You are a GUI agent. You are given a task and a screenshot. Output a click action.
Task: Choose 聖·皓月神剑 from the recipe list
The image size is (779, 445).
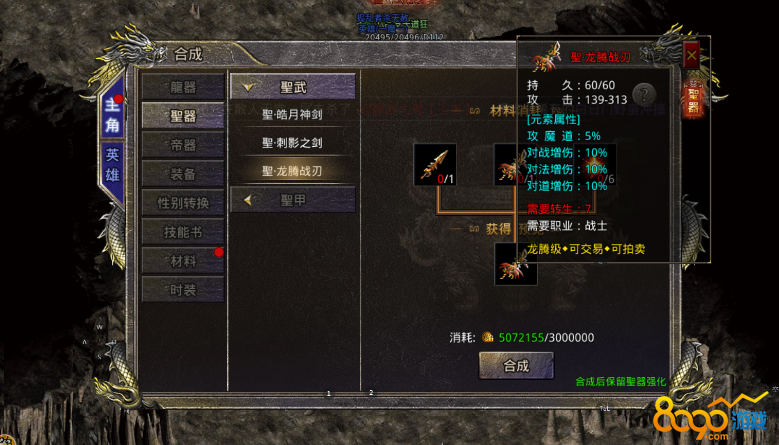coord(292,115)
